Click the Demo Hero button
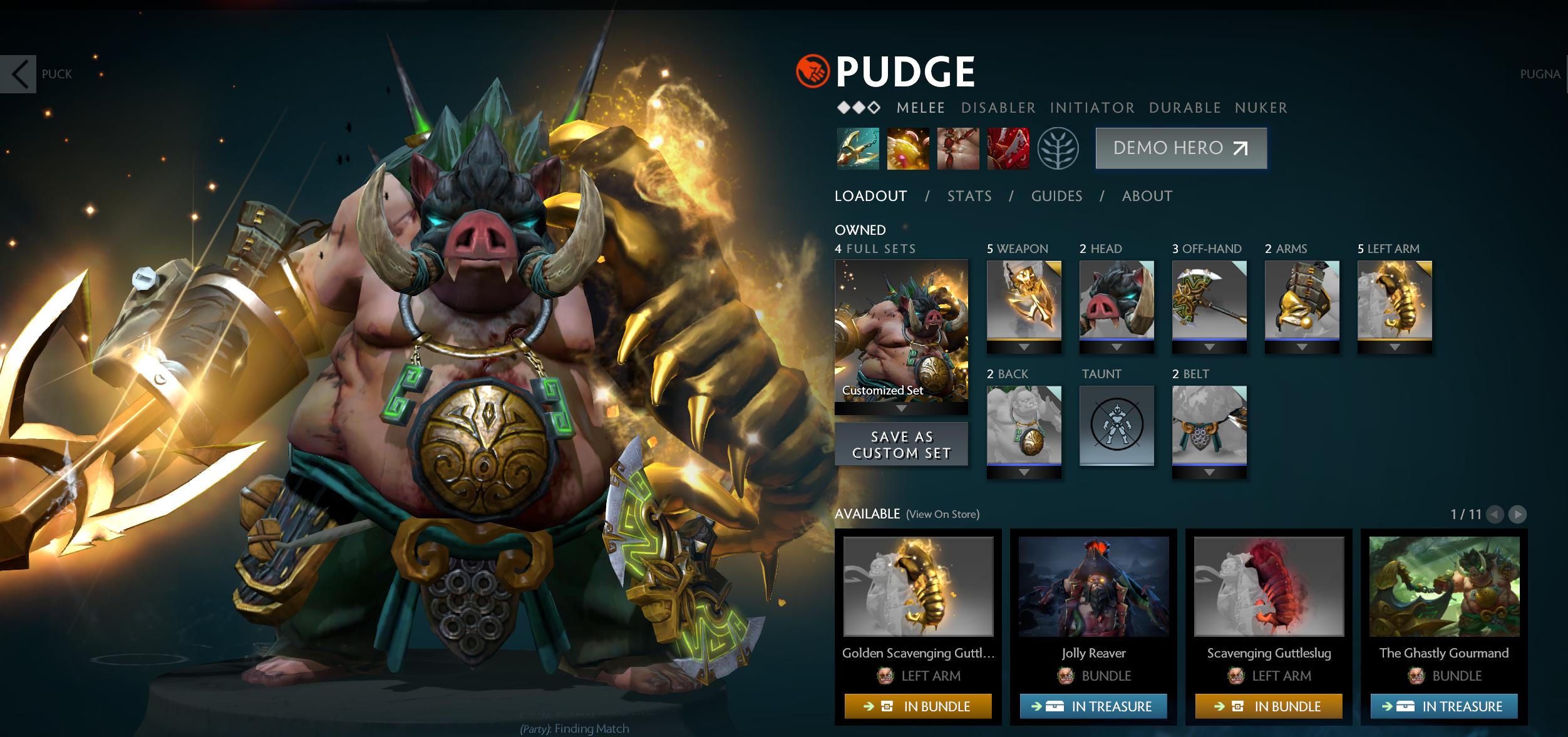Screen dimensions: 1568x737 point(1180,148)
